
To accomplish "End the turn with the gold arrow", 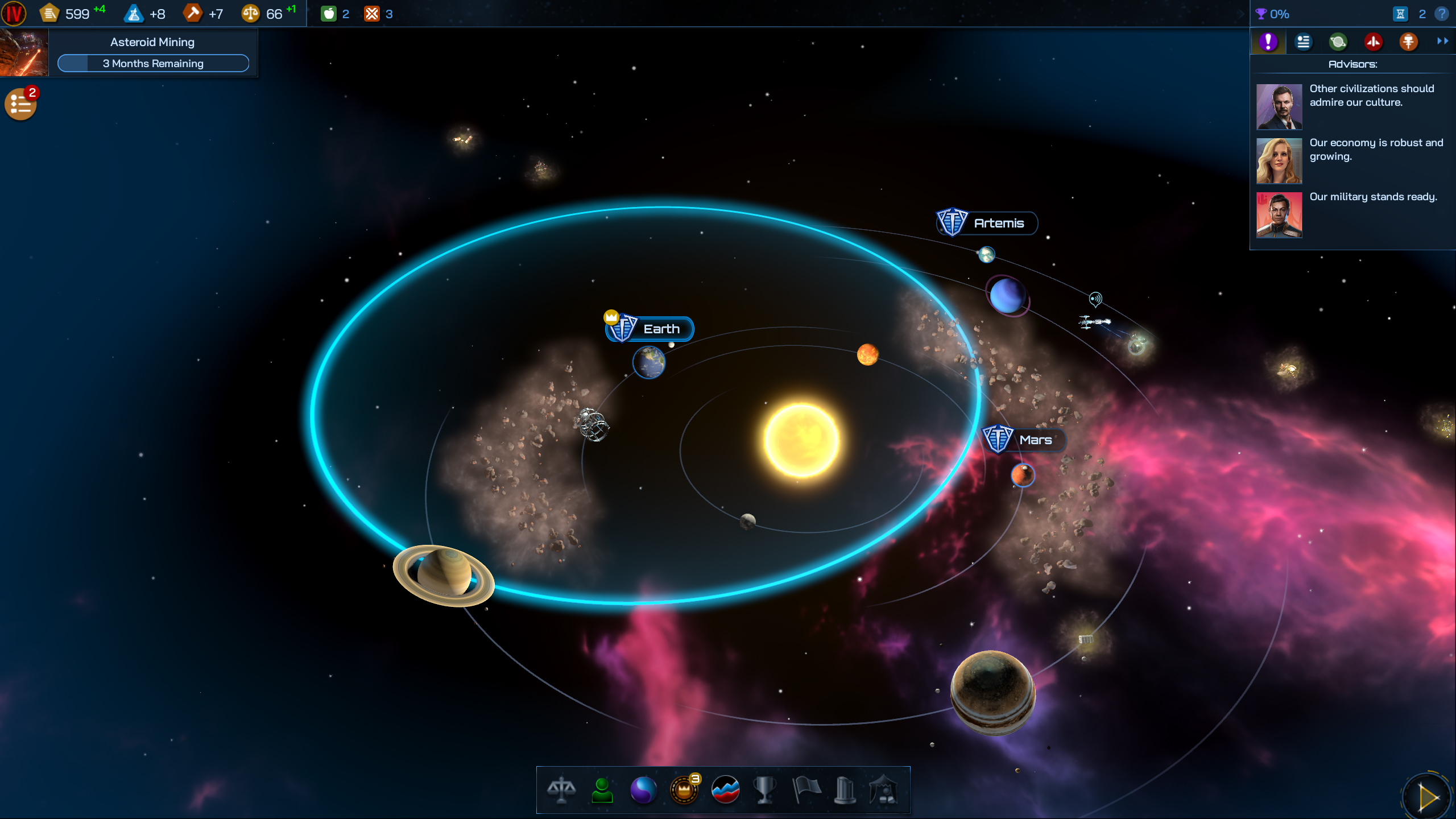I will (x=1428, y=797).
